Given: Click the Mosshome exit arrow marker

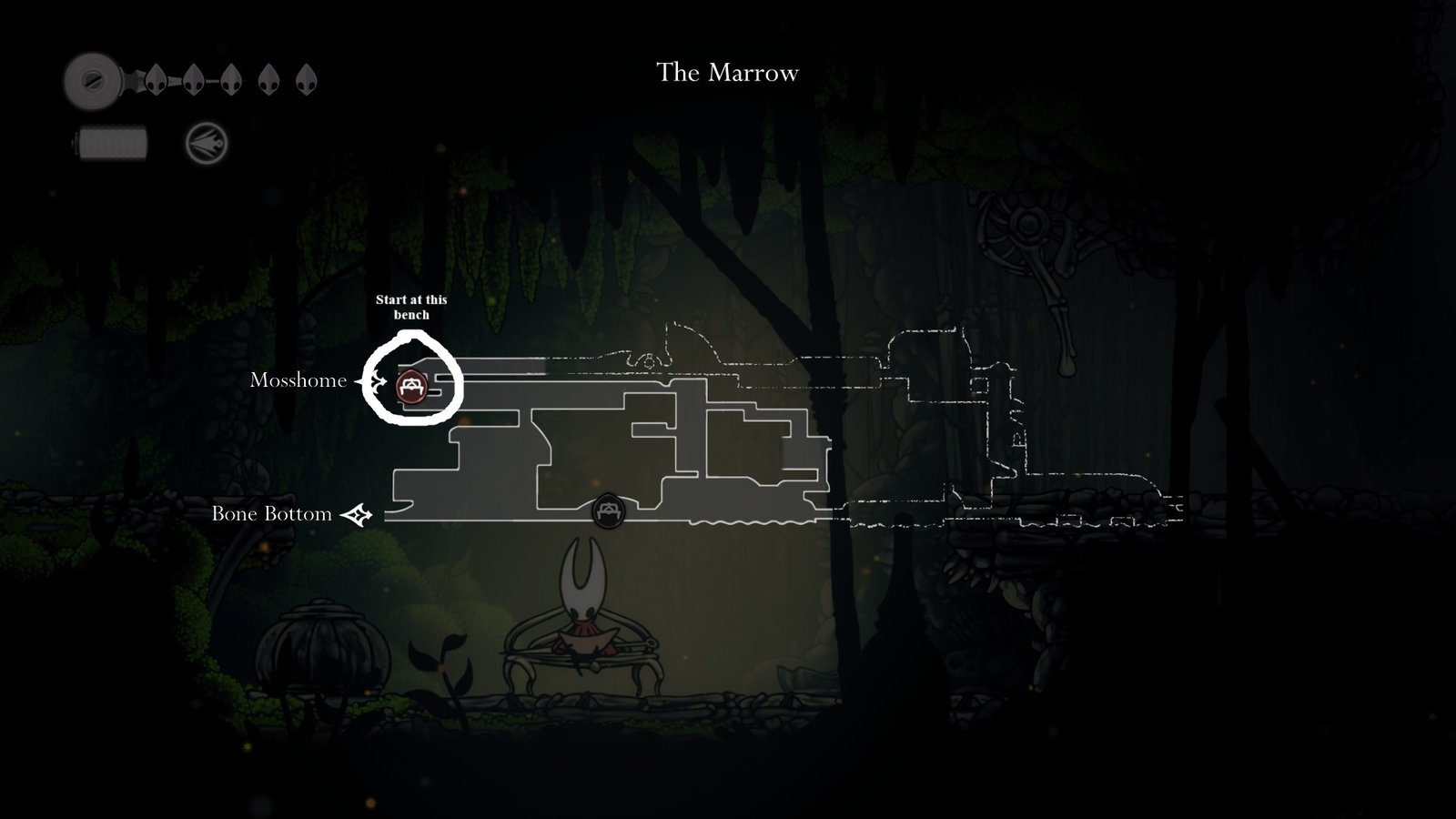Looking at the screenshot, I should click(374, 382).
